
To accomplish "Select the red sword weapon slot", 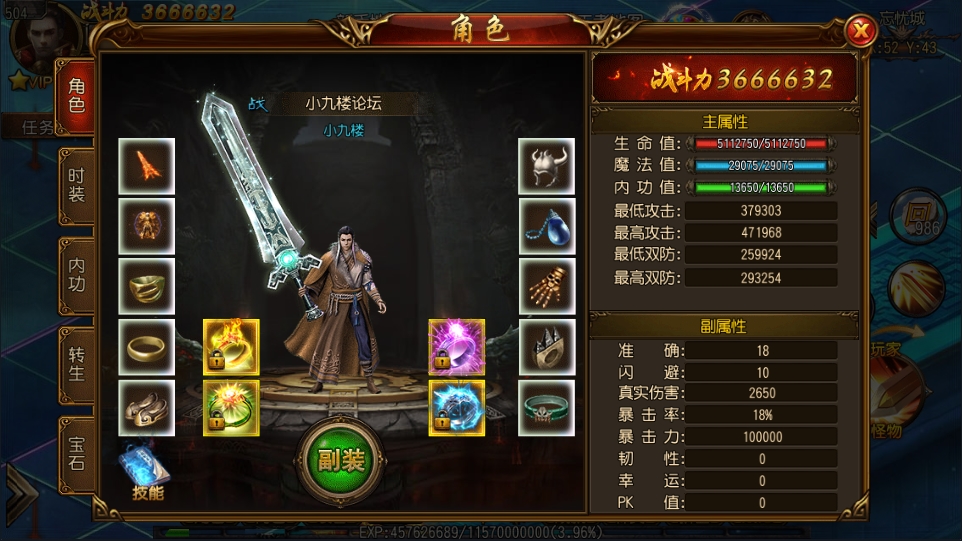I will (147, 166).
